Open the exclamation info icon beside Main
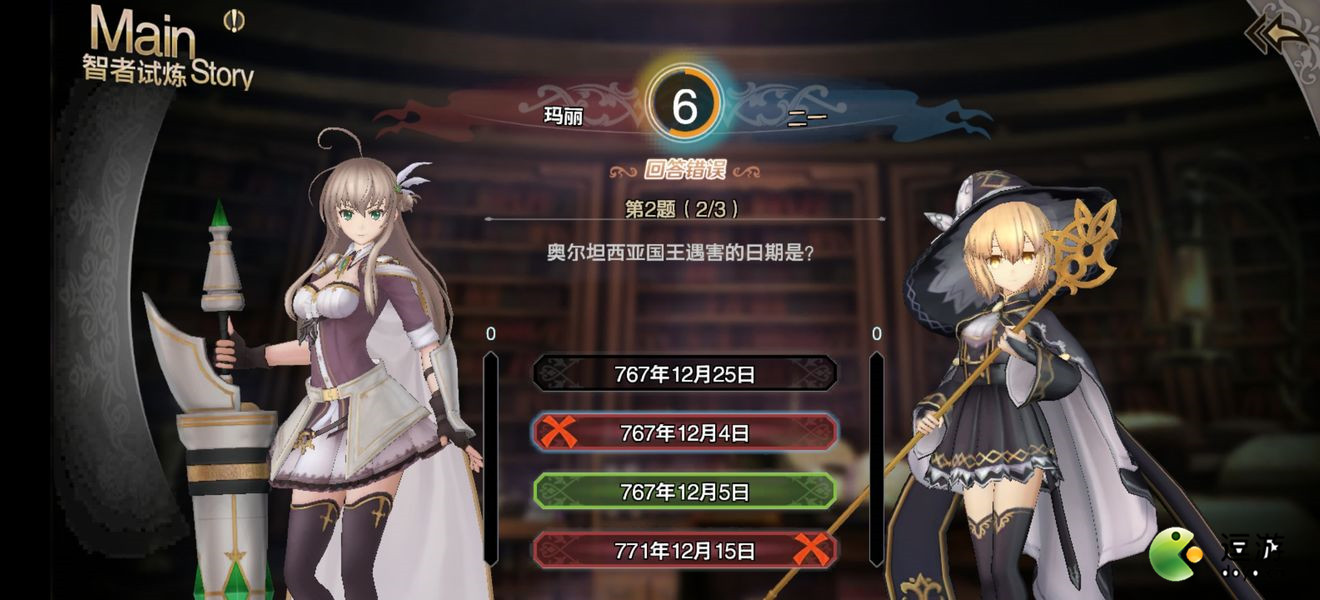This screenshot has height=600, width=1320. point(234,20)
